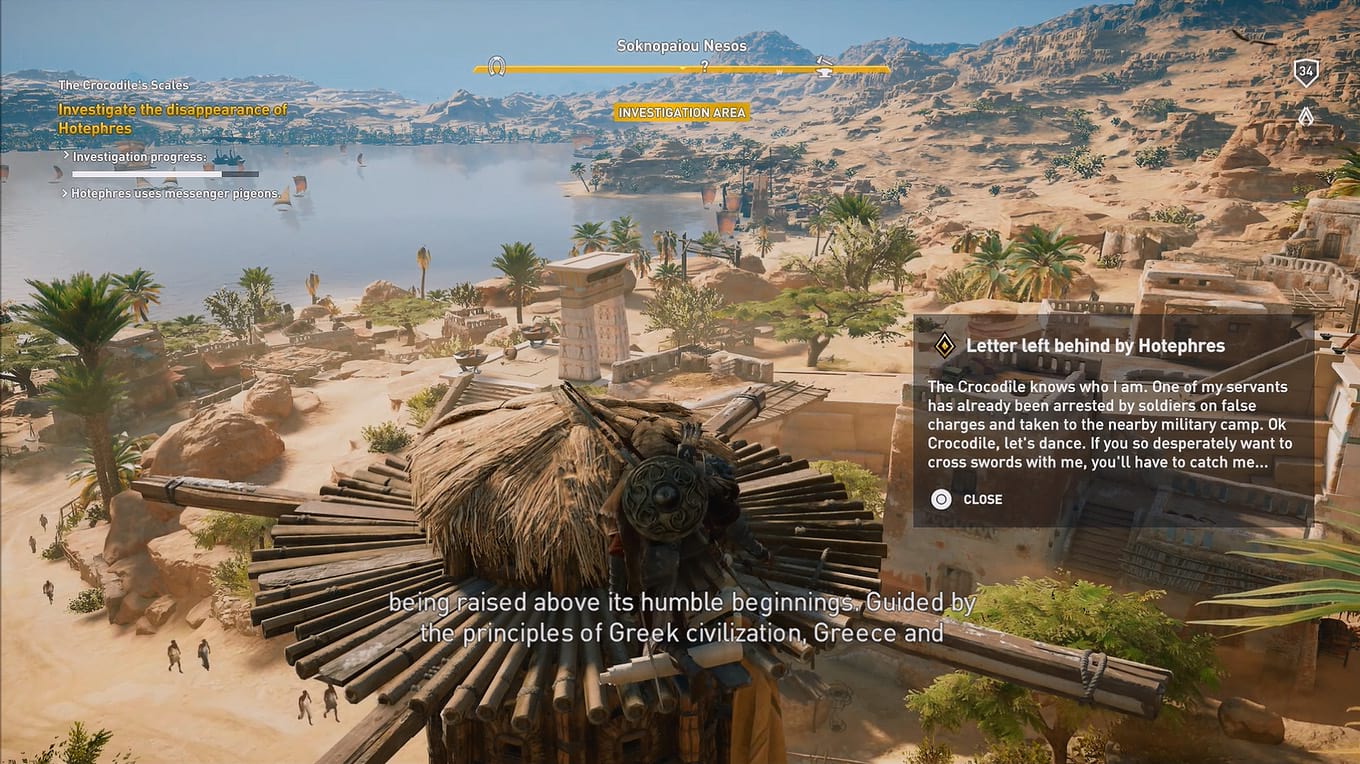This screenshot has width=1360, height=764.
Task: Click the west 'W' indicator on the compass
Action: pos(780,70)
